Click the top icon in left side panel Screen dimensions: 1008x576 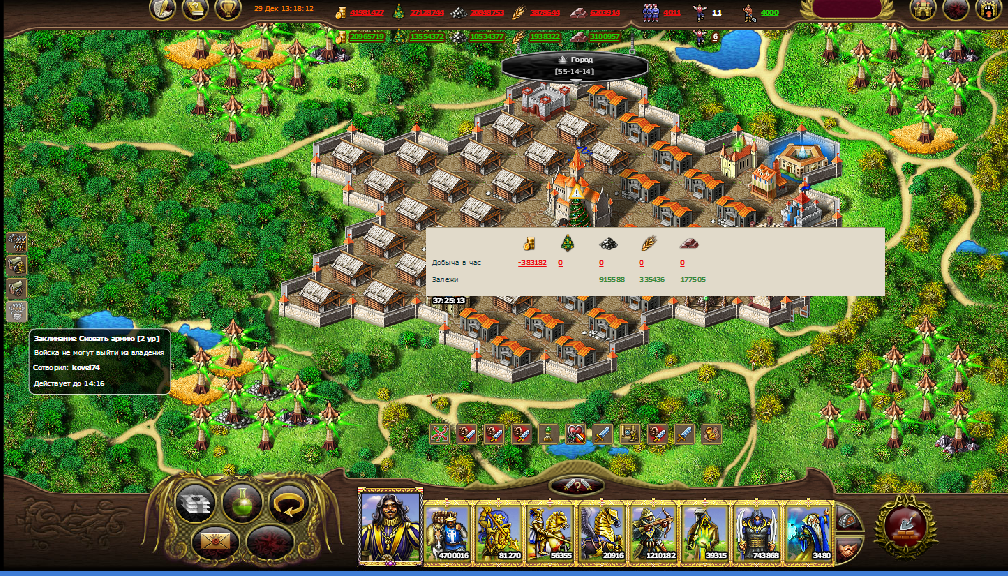point(16,243)
